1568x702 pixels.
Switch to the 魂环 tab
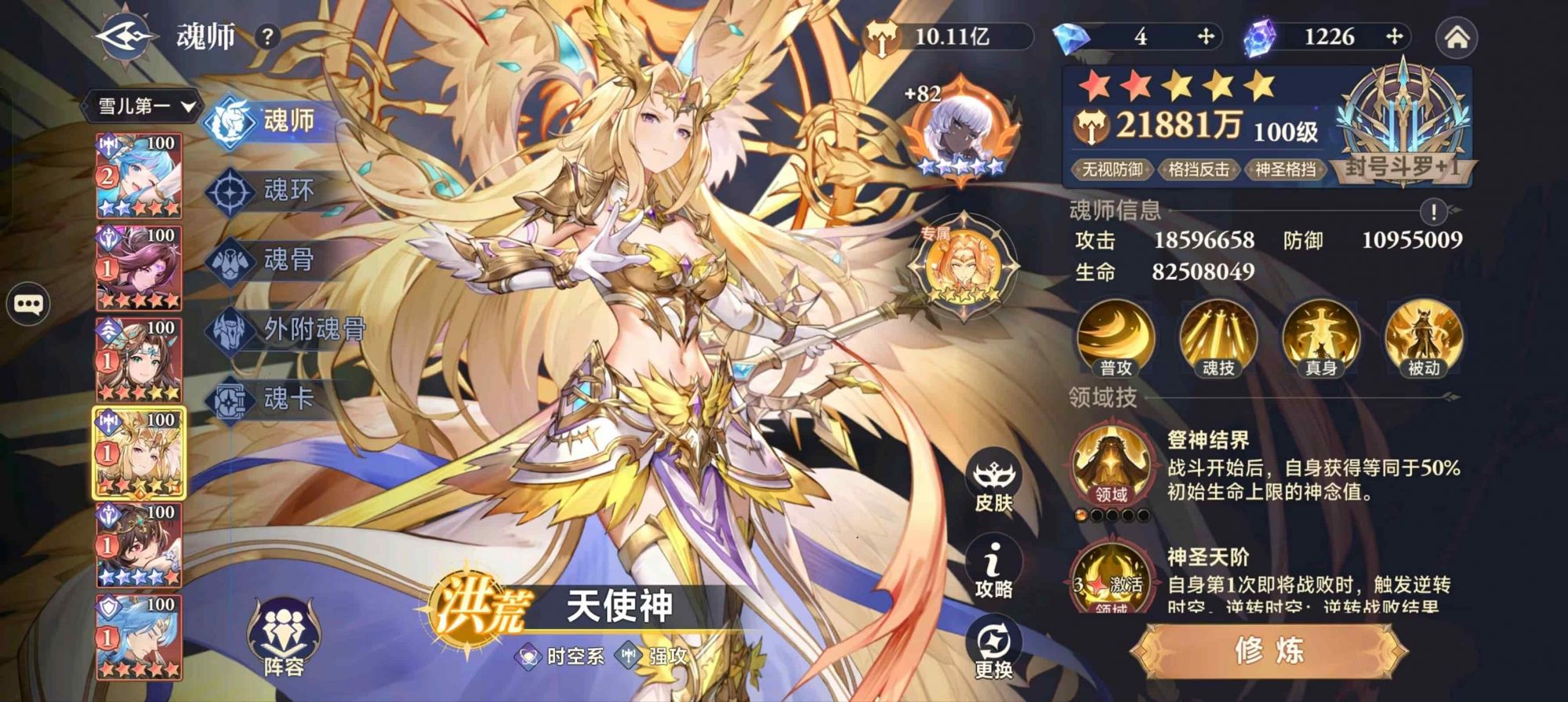click(x=274, y=189)
